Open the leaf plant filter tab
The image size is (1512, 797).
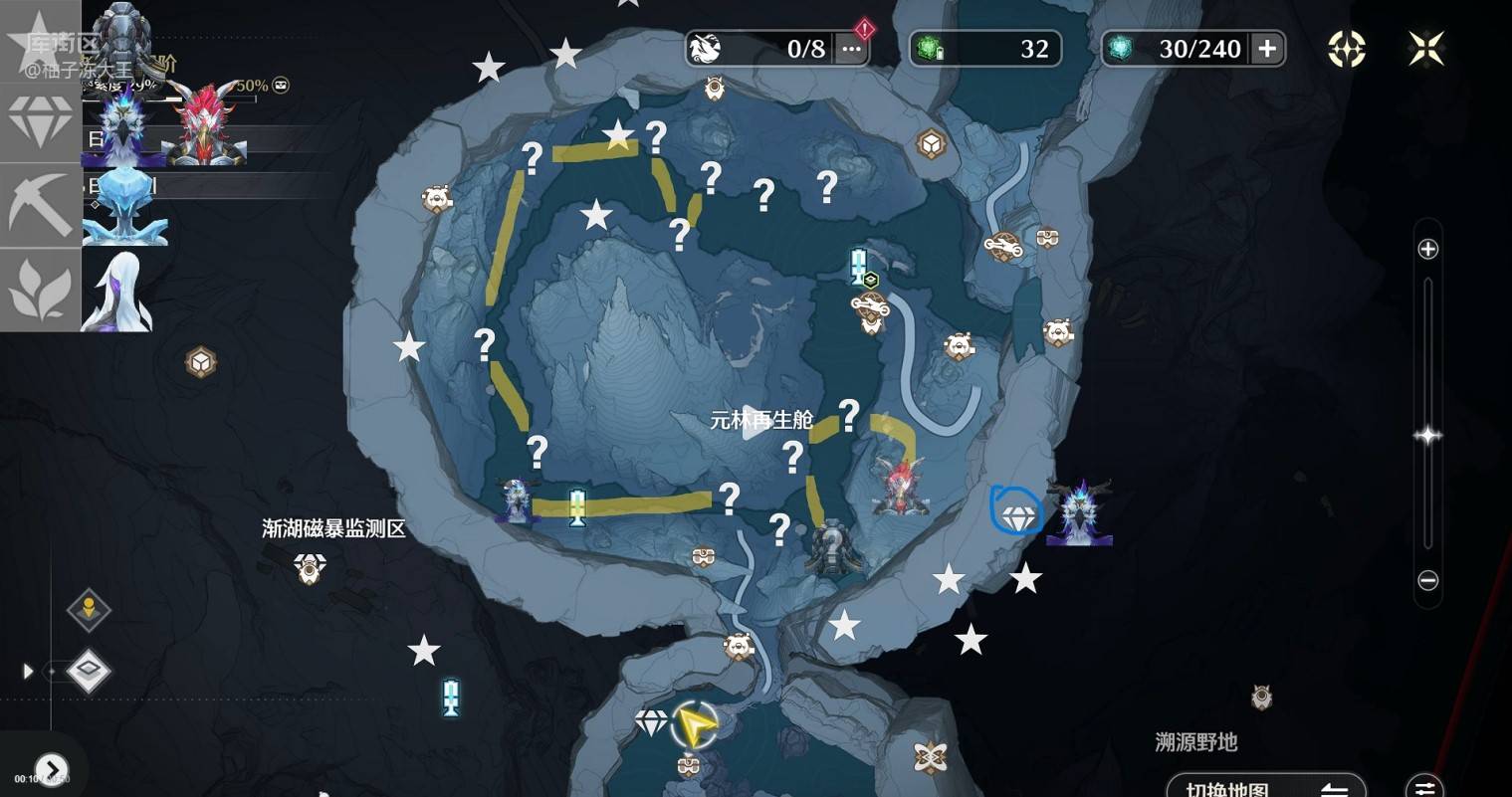40,290
